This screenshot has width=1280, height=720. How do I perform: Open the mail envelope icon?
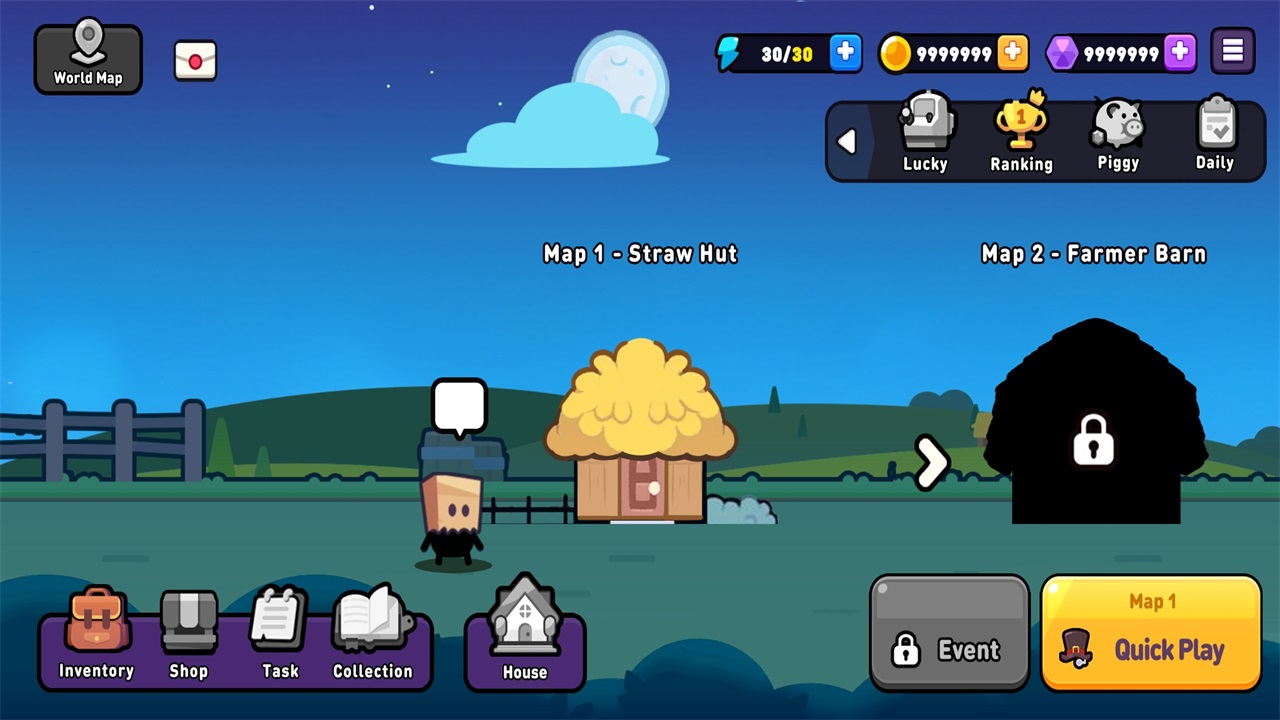[x=195, y=61]
